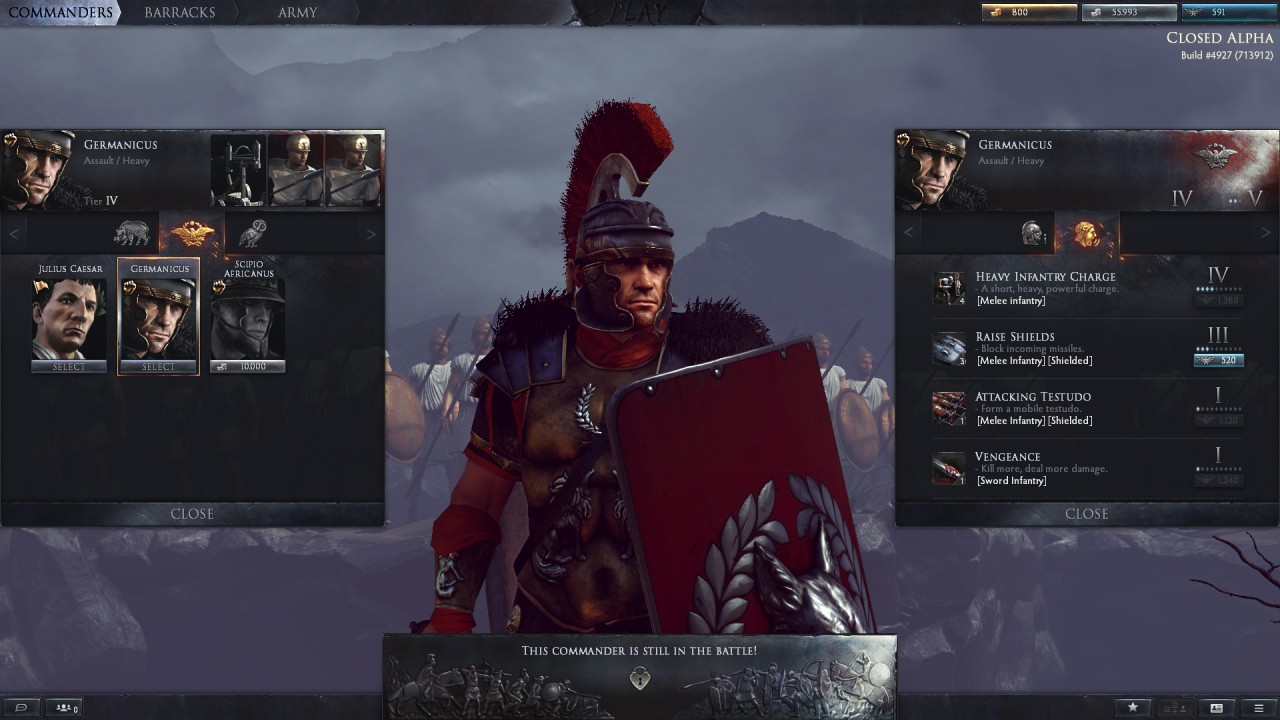Image resolution: width=1280 pixels, height=720 pixels.
Task: Open the ARMY tab
Action: [x=297, y=13]
